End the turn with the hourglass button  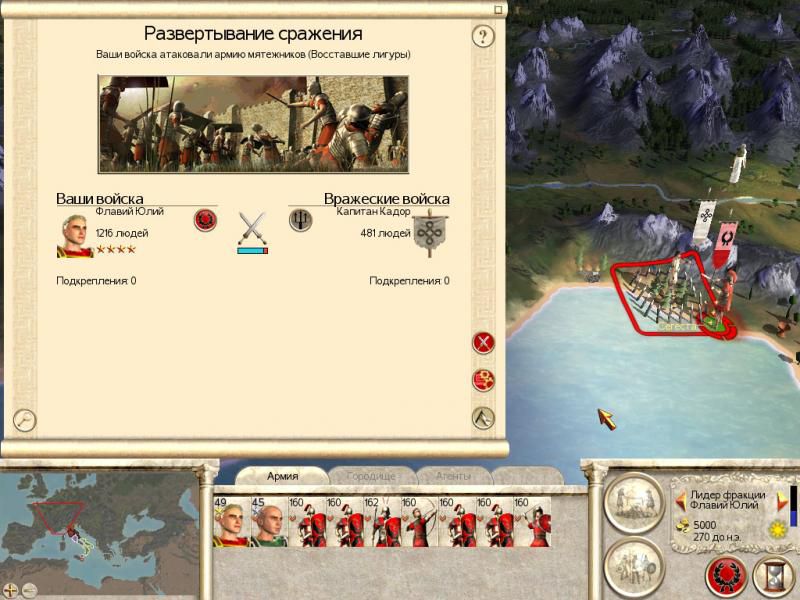[x=772, y=577]
